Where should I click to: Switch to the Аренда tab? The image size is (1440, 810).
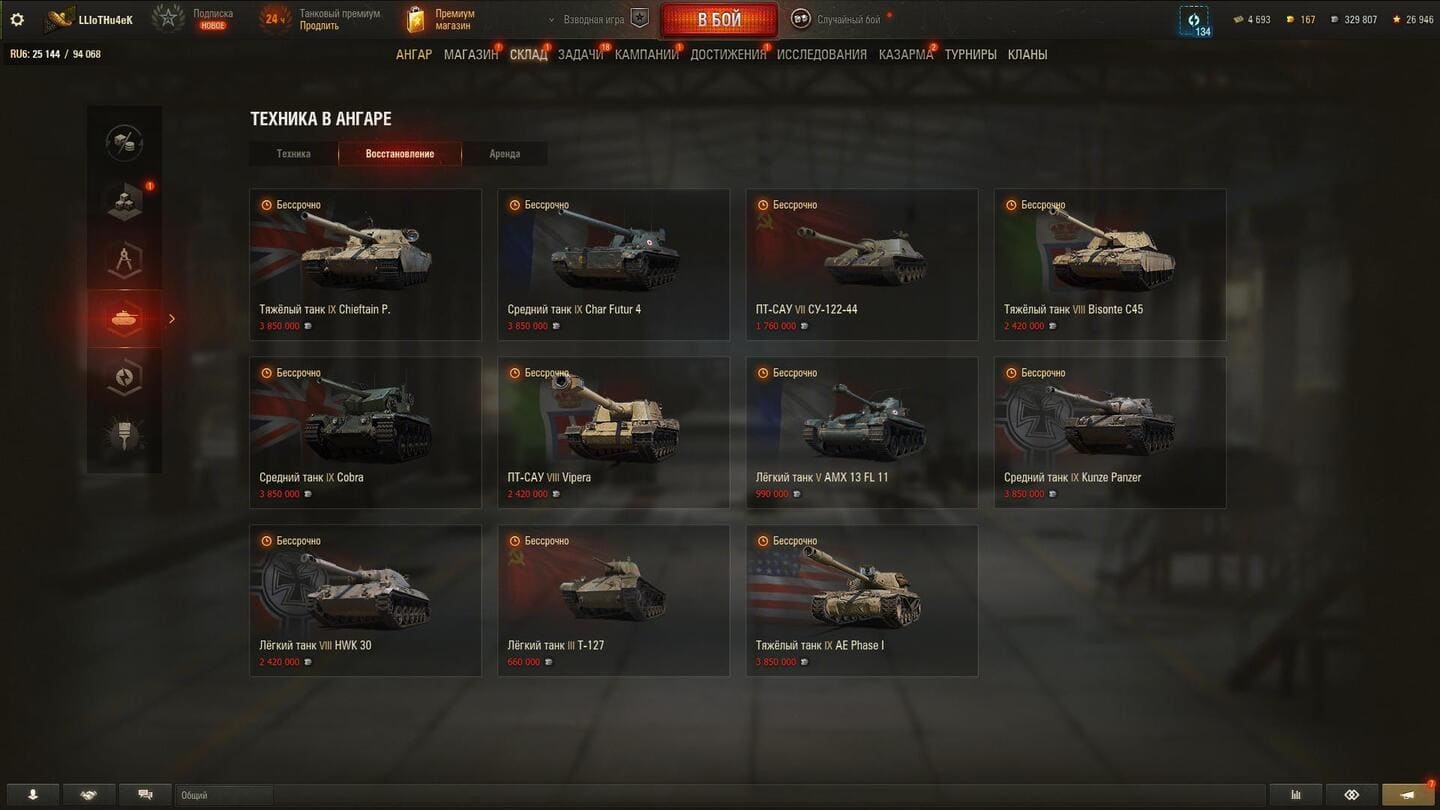coord(504,154)
